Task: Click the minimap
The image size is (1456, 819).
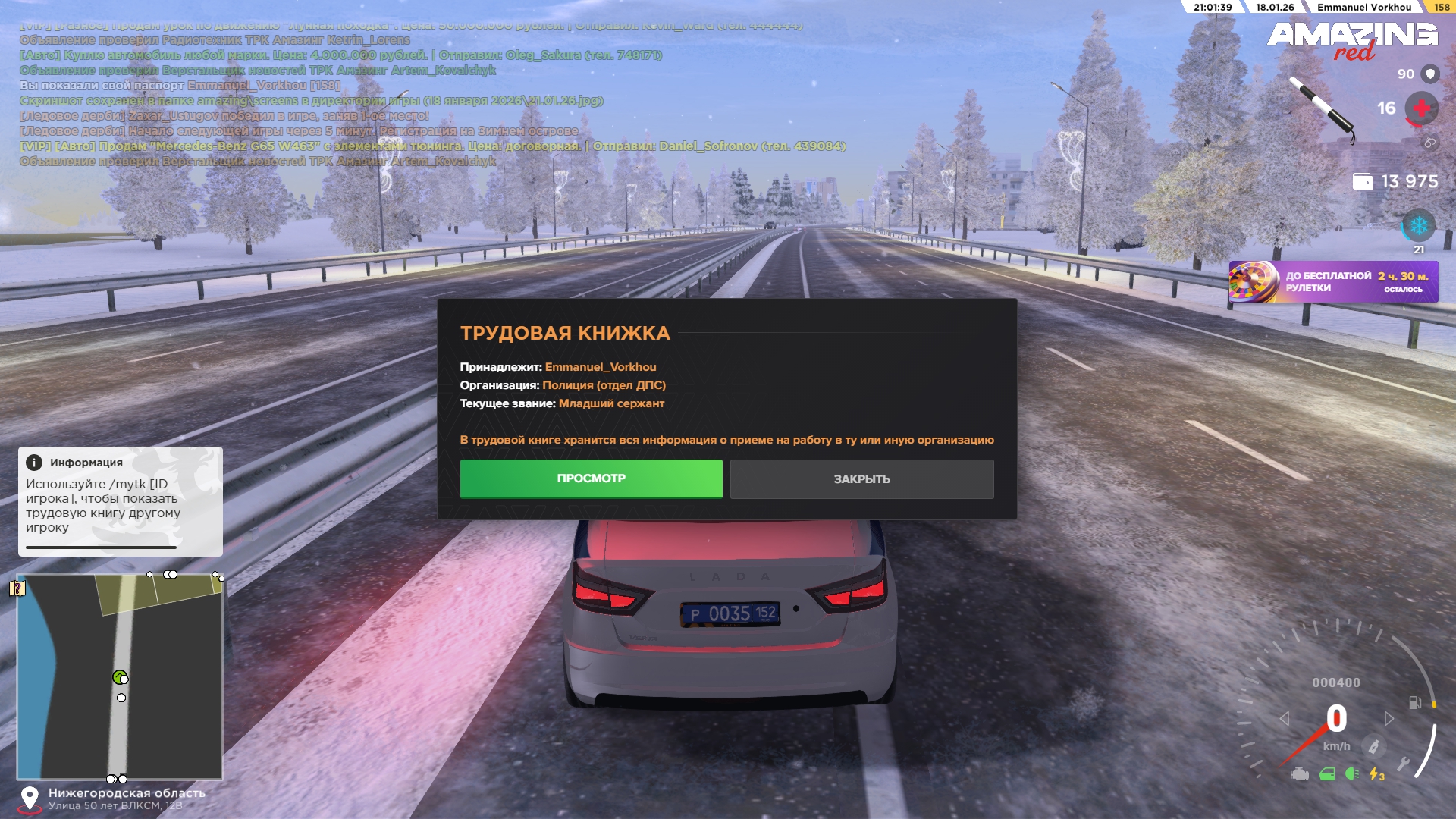Action: pyautogui.click(x=120, y=676)
